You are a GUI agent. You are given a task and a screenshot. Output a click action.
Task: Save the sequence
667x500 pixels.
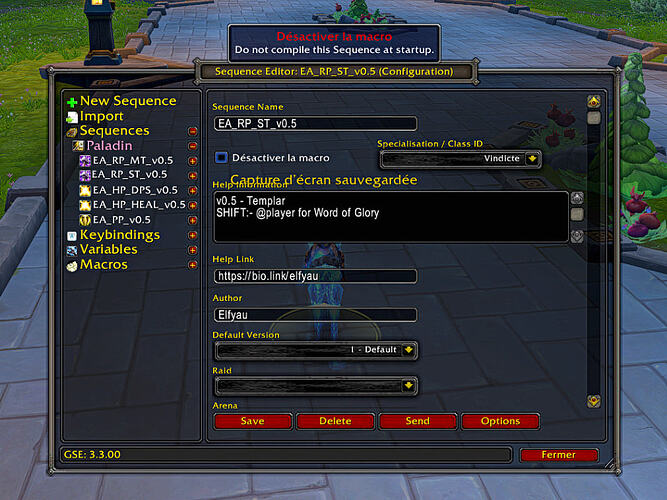coord(252,422)
